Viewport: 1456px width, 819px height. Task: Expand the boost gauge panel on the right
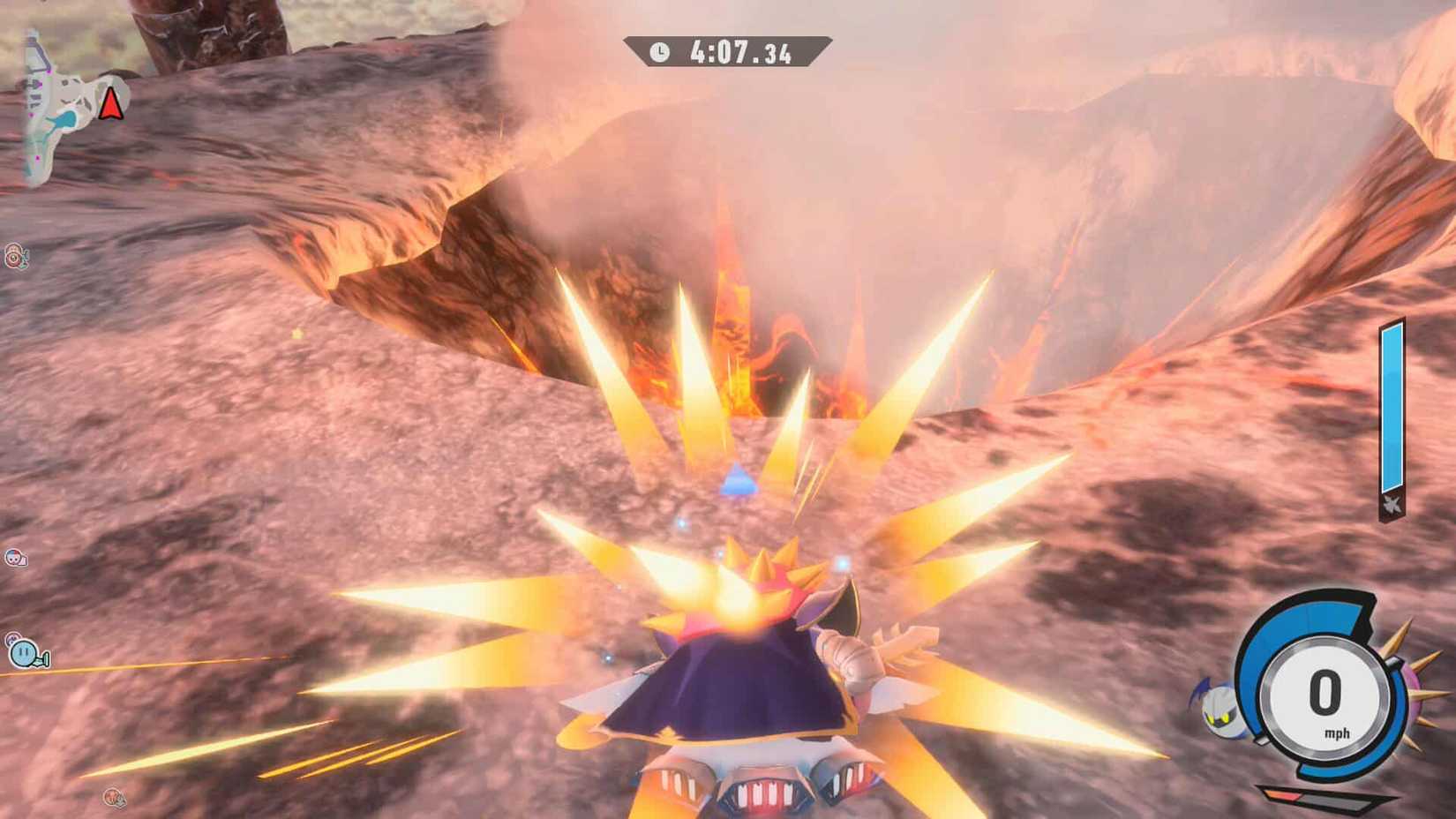[x=1392, y=410]
